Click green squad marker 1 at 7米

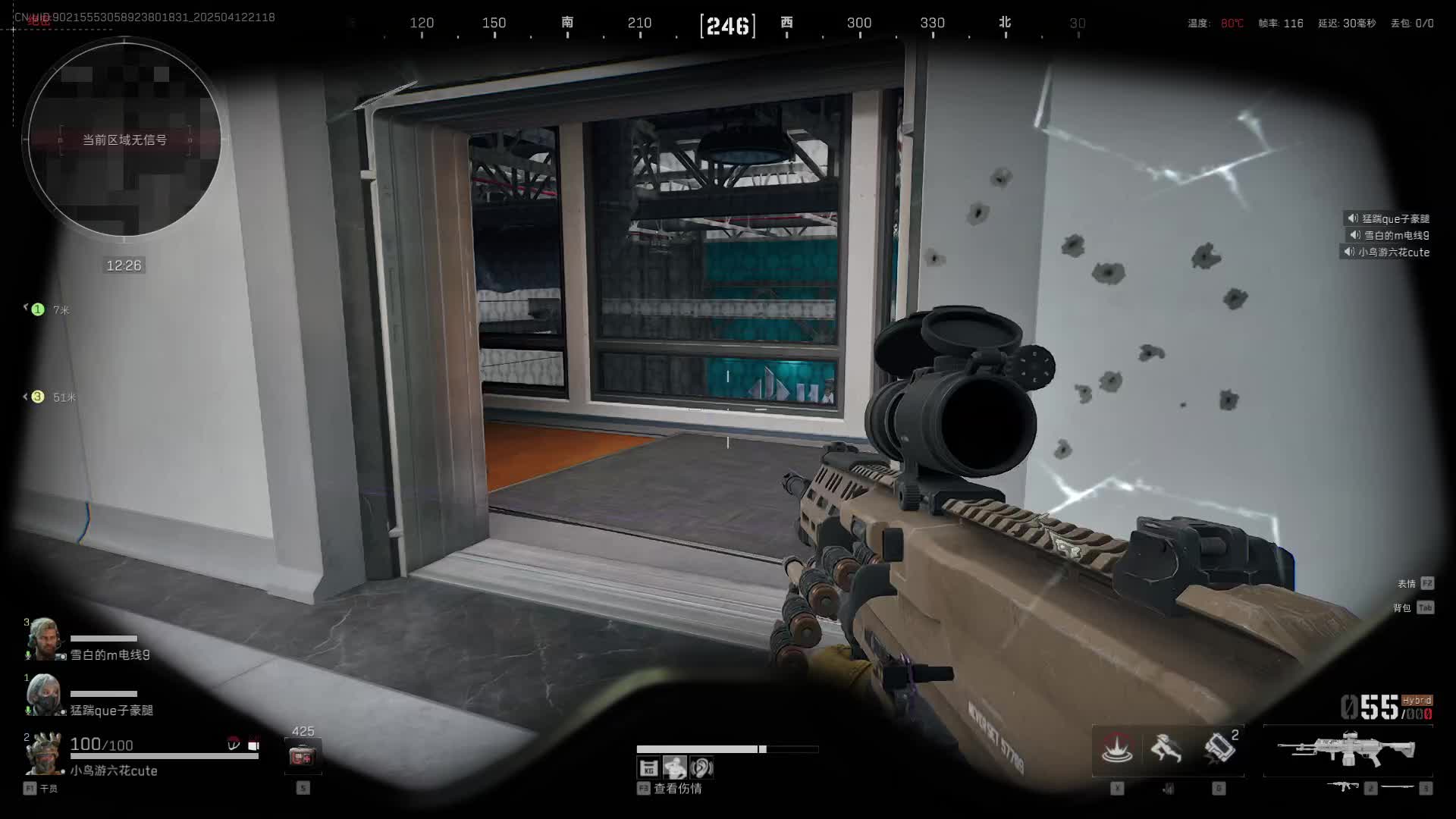click(38, 309)
